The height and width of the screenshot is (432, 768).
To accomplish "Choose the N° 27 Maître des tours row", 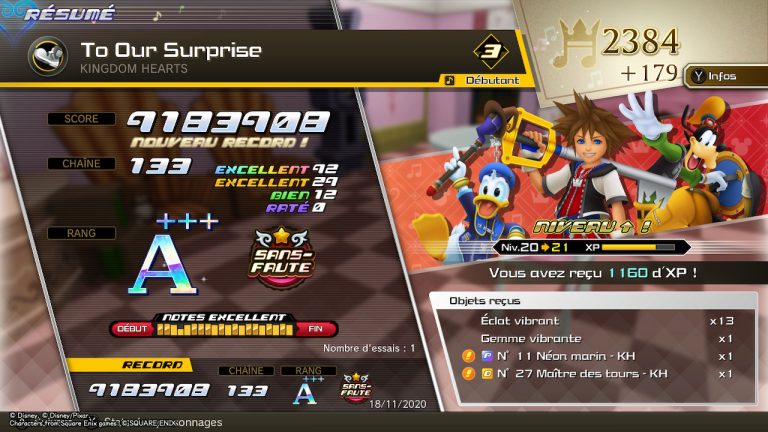I will [x=598, y=374].
